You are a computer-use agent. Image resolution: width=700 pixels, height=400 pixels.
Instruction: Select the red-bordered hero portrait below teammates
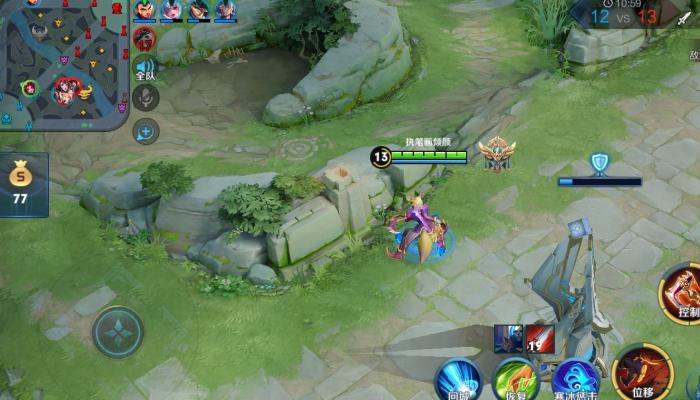click(x=143, y=39)
